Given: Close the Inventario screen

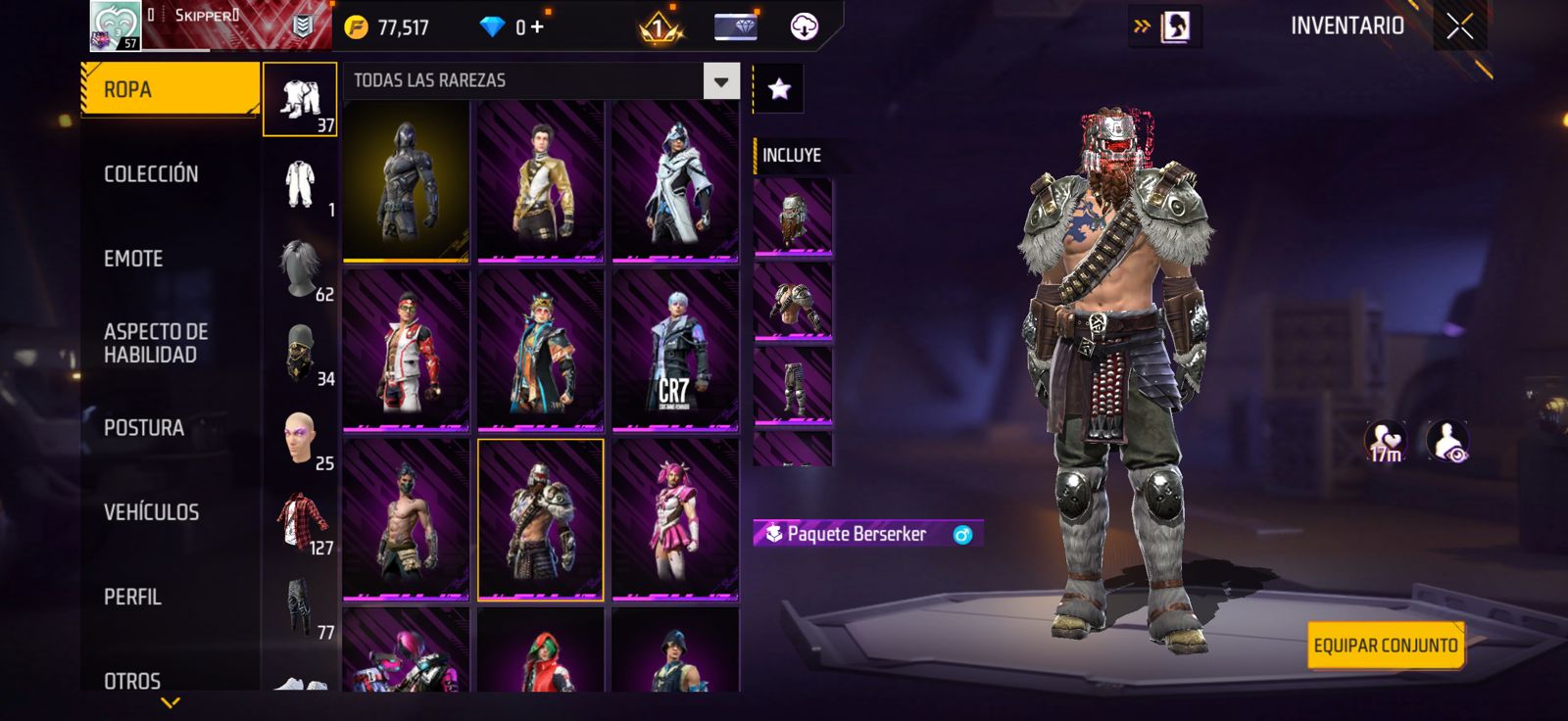Looking at the screenshot, I should 1459,26.
